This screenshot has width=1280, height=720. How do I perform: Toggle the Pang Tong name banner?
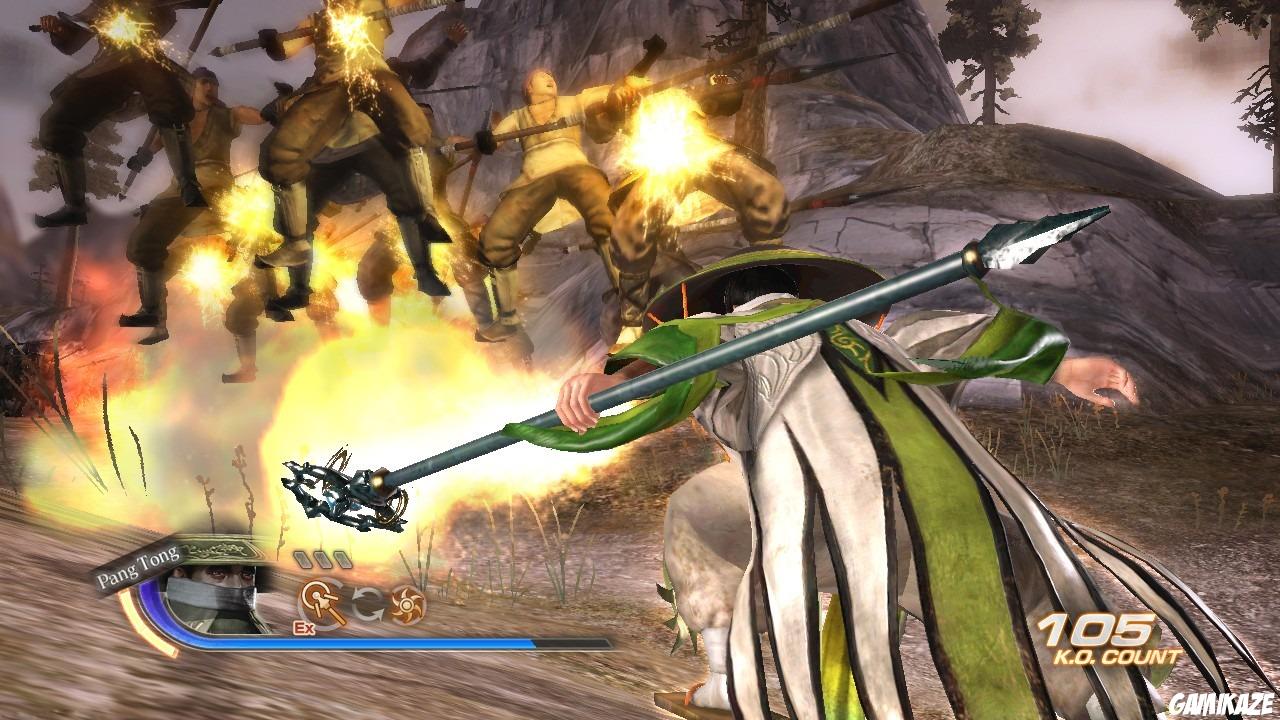(x=138, y=566)
